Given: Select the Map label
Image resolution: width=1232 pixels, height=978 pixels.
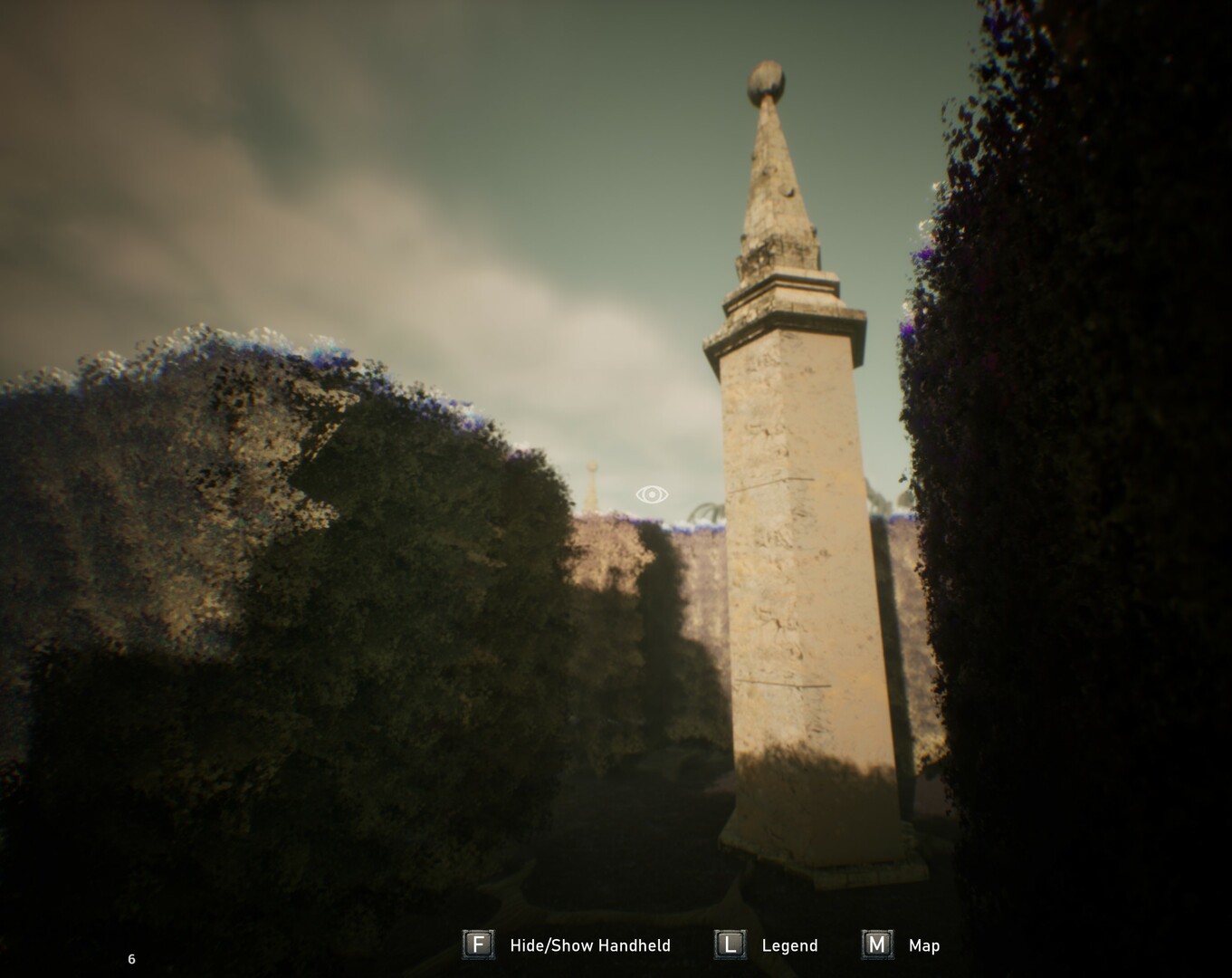Looking at the screenshot, I should point(923,945).
